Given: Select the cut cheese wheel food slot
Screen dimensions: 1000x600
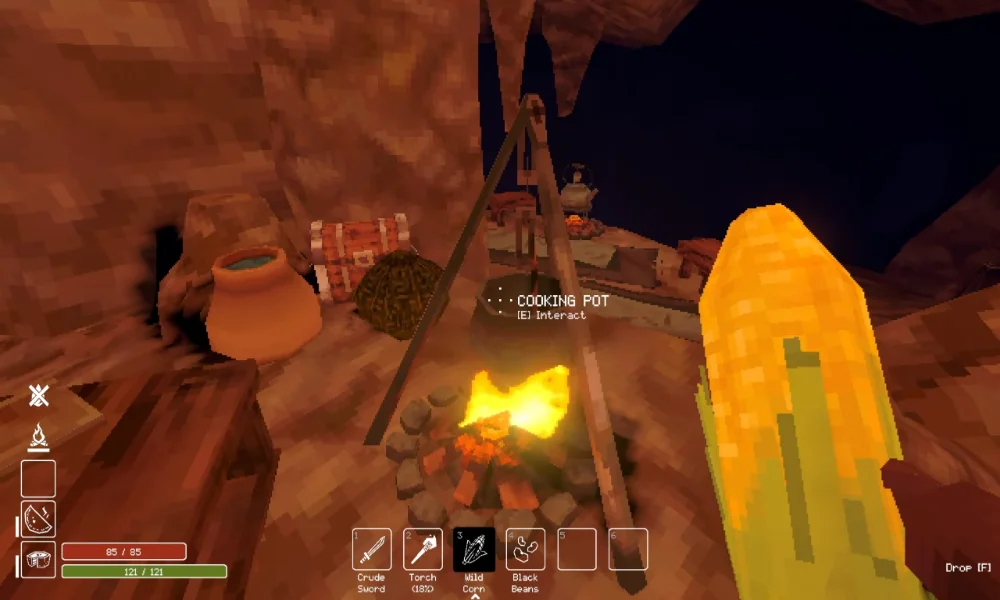Looking at the screenshot, I should click(x=39, y=559).
